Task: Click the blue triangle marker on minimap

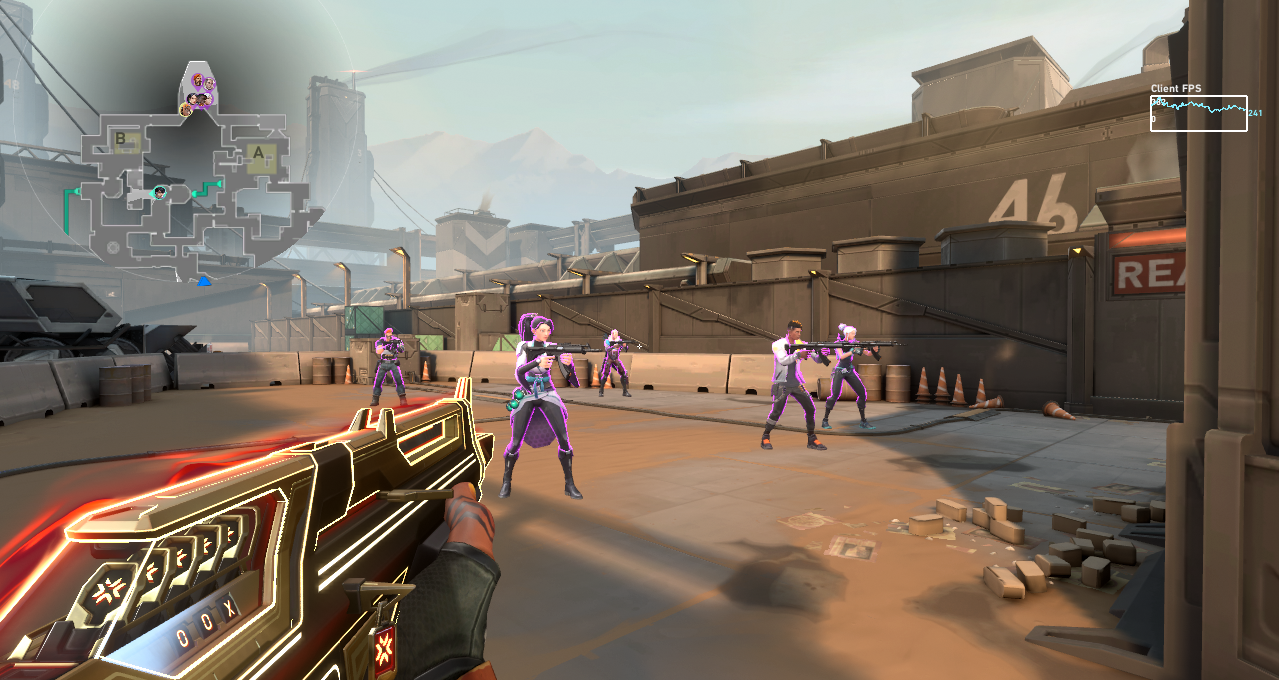Action: pyautogui.click(x=204, y=282)
